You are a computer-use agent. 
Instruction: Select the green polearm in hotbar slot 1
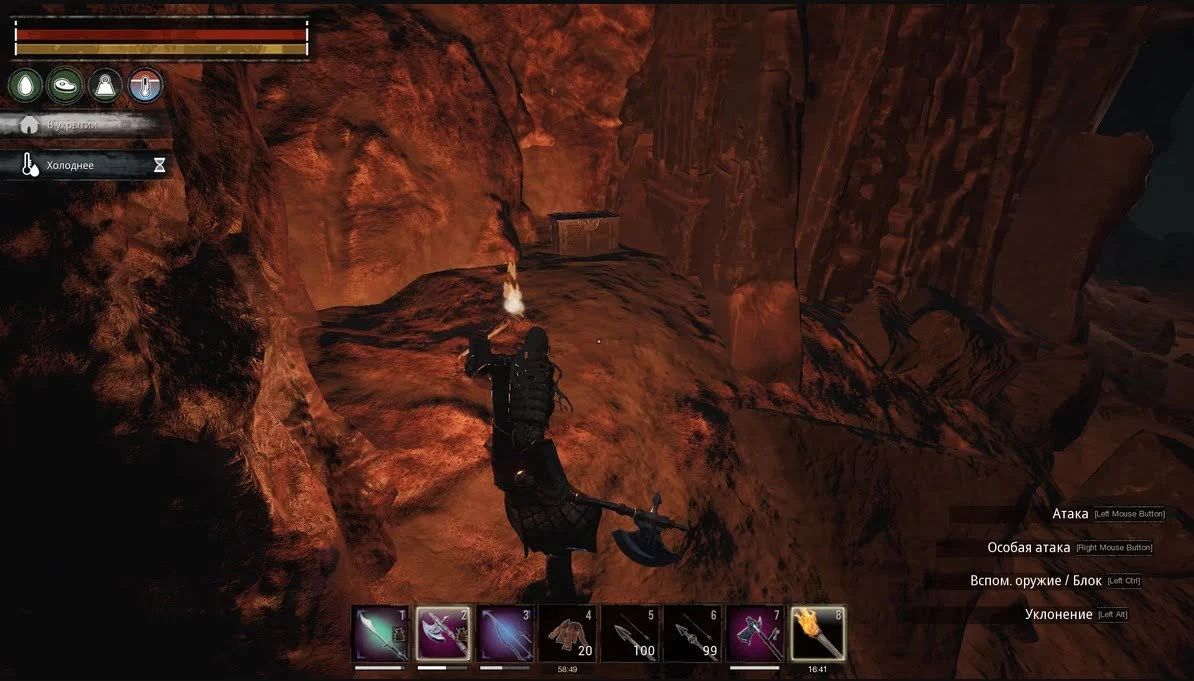[x=381, y=633]
